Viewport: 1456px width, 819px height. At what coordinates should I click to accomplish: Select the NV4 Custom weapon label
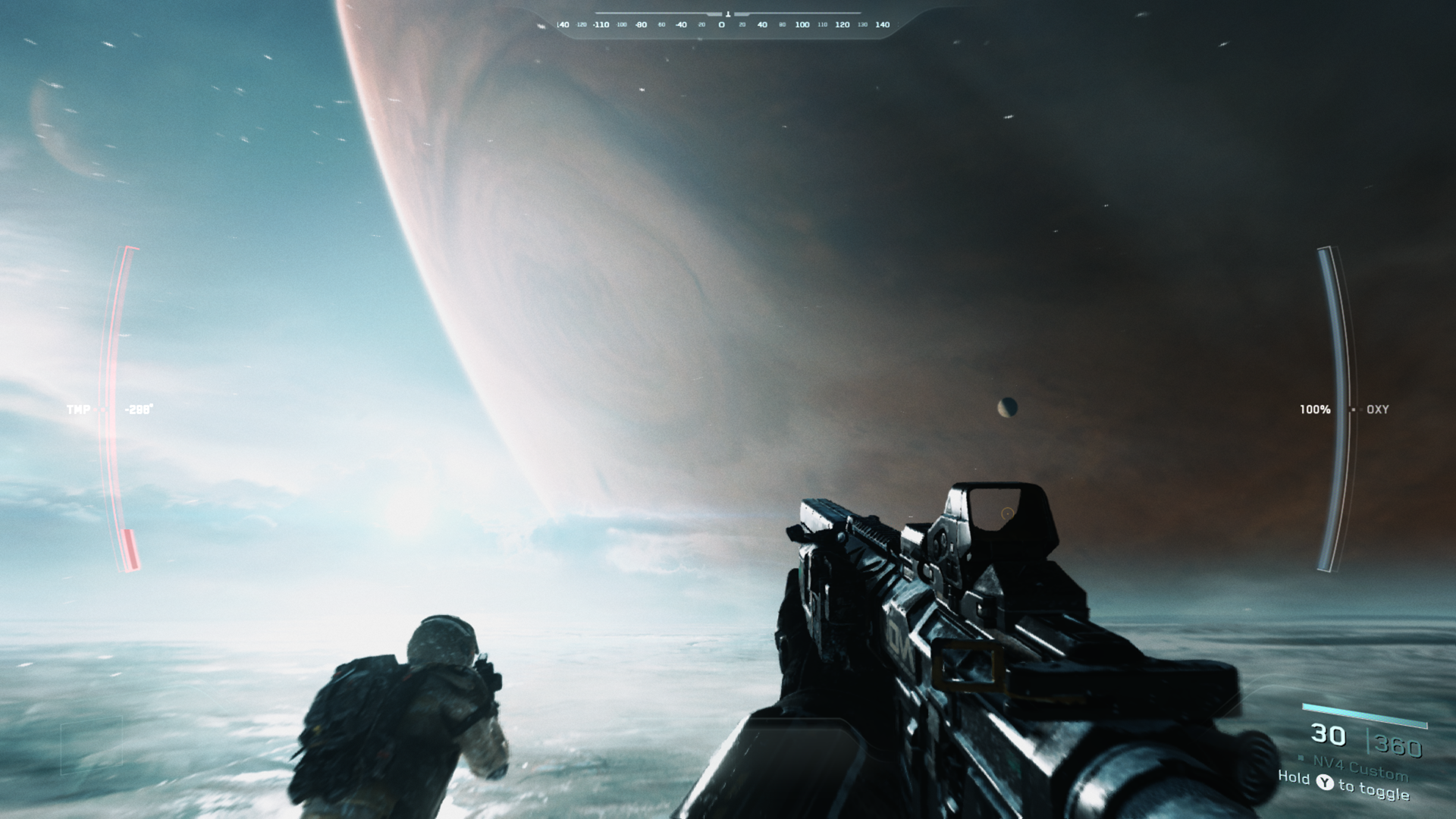point(1360,767)
